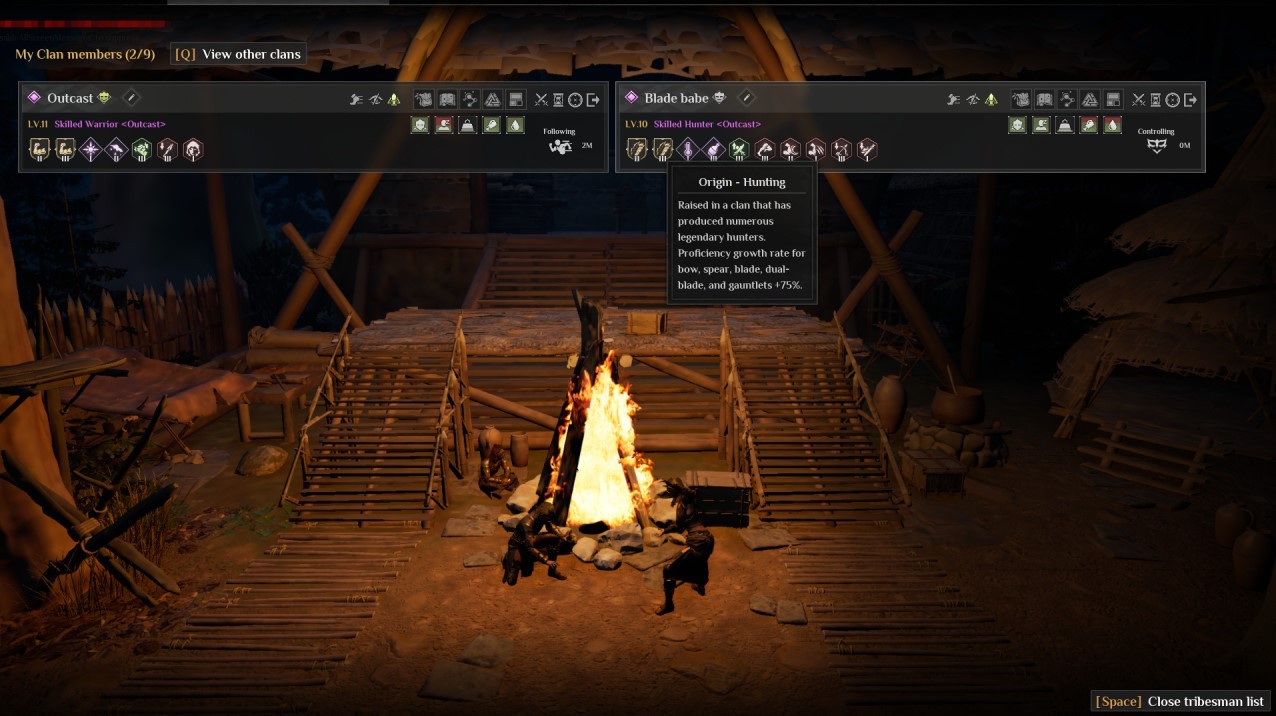Select Outcast's Following command icon

pyautogui.click(x=560, y=146)
